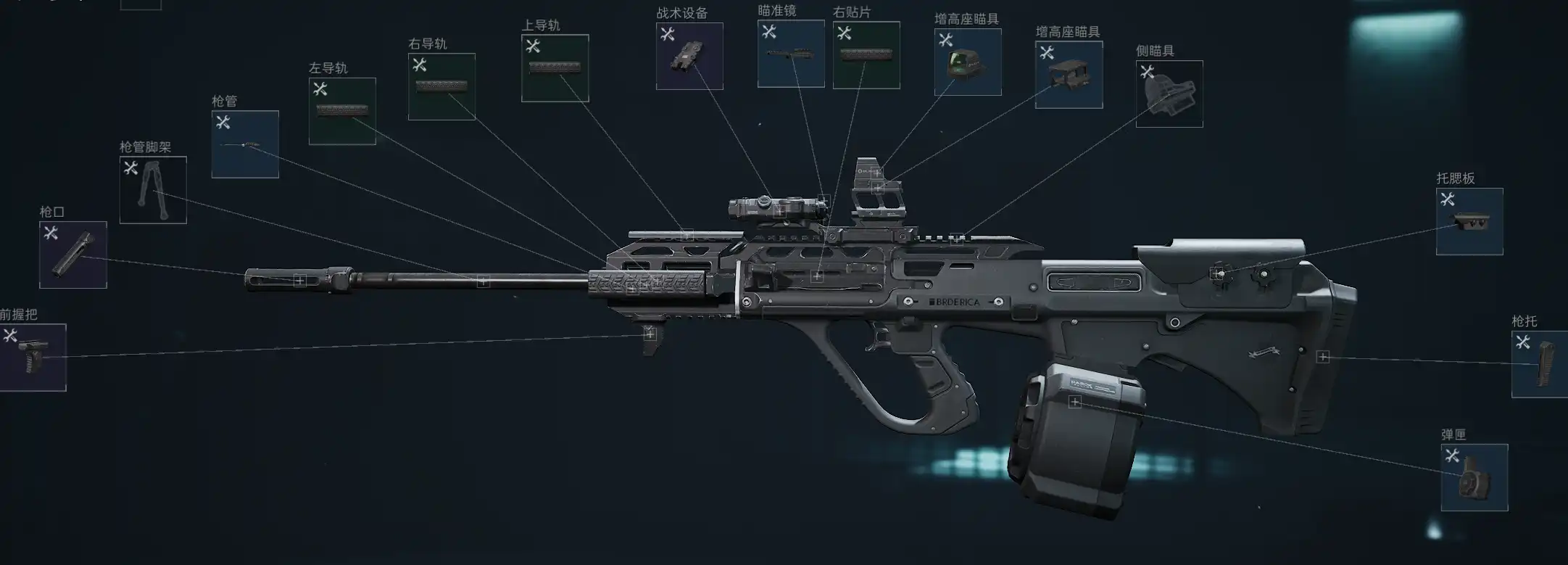Viewport: 1568px width, 565px height.
Task: Open the 右贴片 right patch slot
Action: tap(866, 55)
